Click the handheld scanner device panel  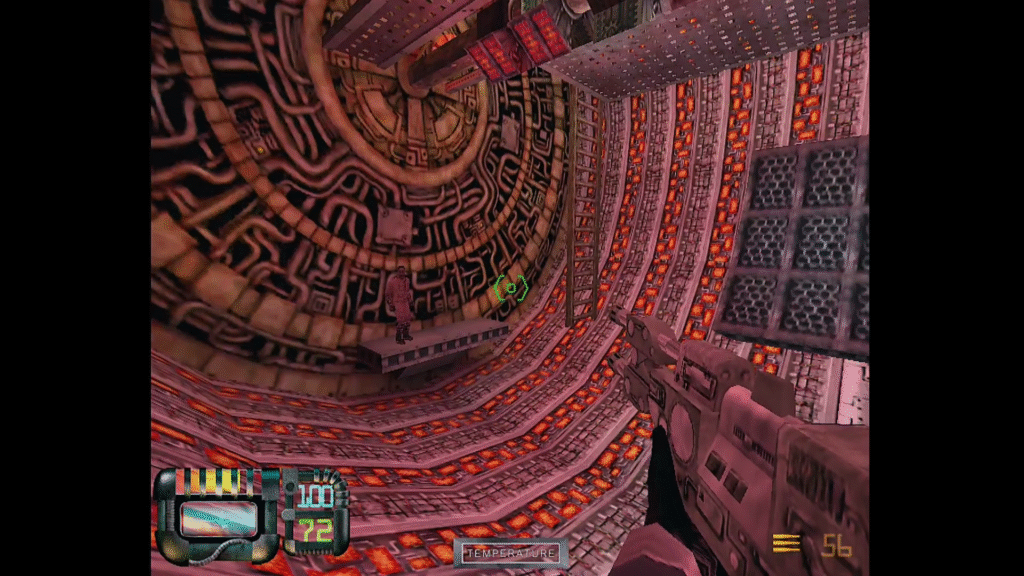pyautogui.click(x=216, y=516)
